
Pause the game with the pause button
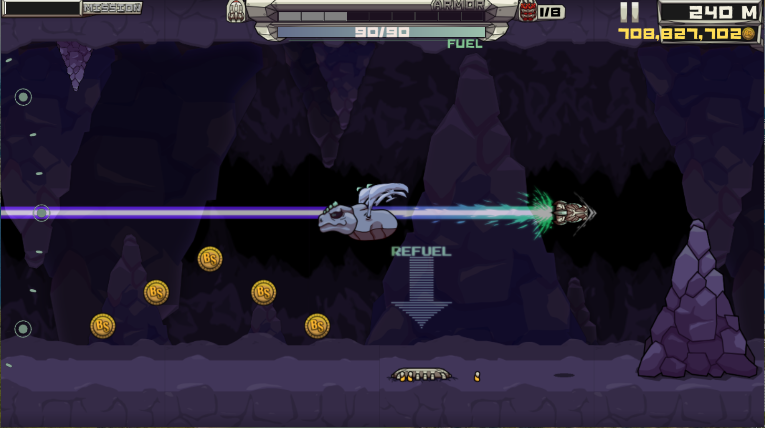point(628,12)
